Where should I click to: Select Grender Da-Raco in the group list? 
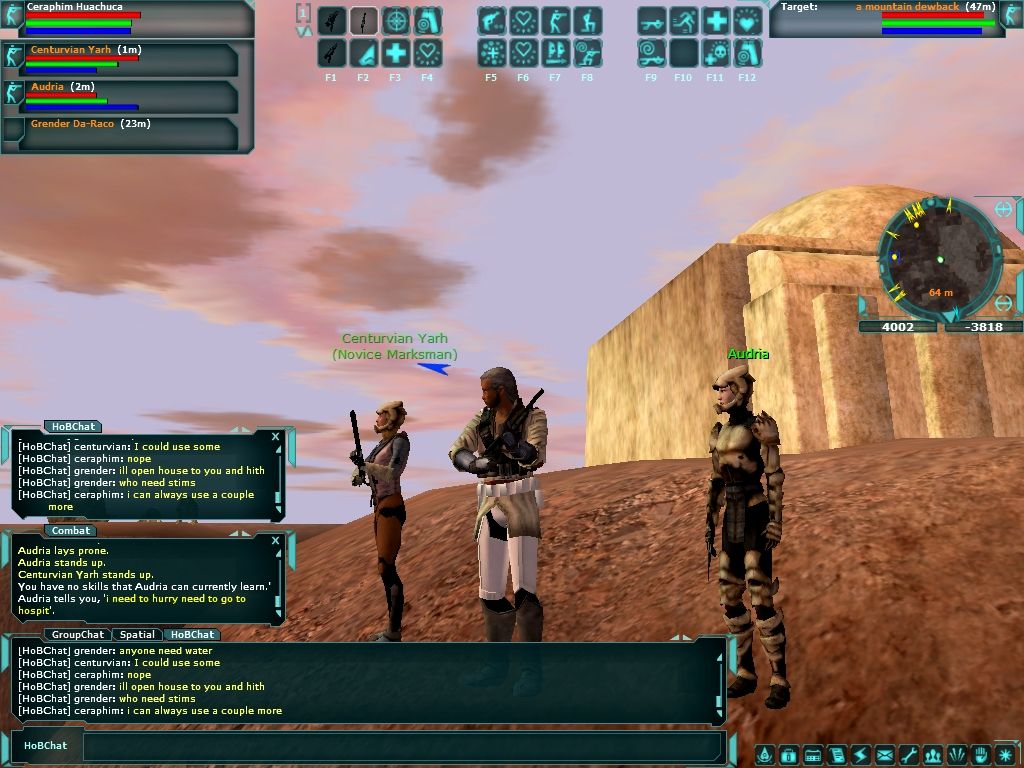pyautogui.click(x=71, y=124)
